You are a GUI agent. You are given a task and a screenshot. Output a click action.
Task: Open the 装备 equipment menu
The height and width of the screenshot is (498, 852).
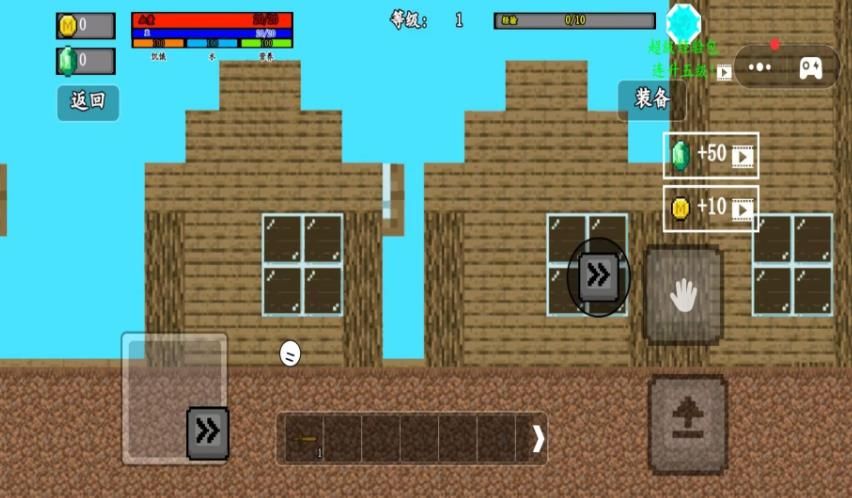point(651,99)
